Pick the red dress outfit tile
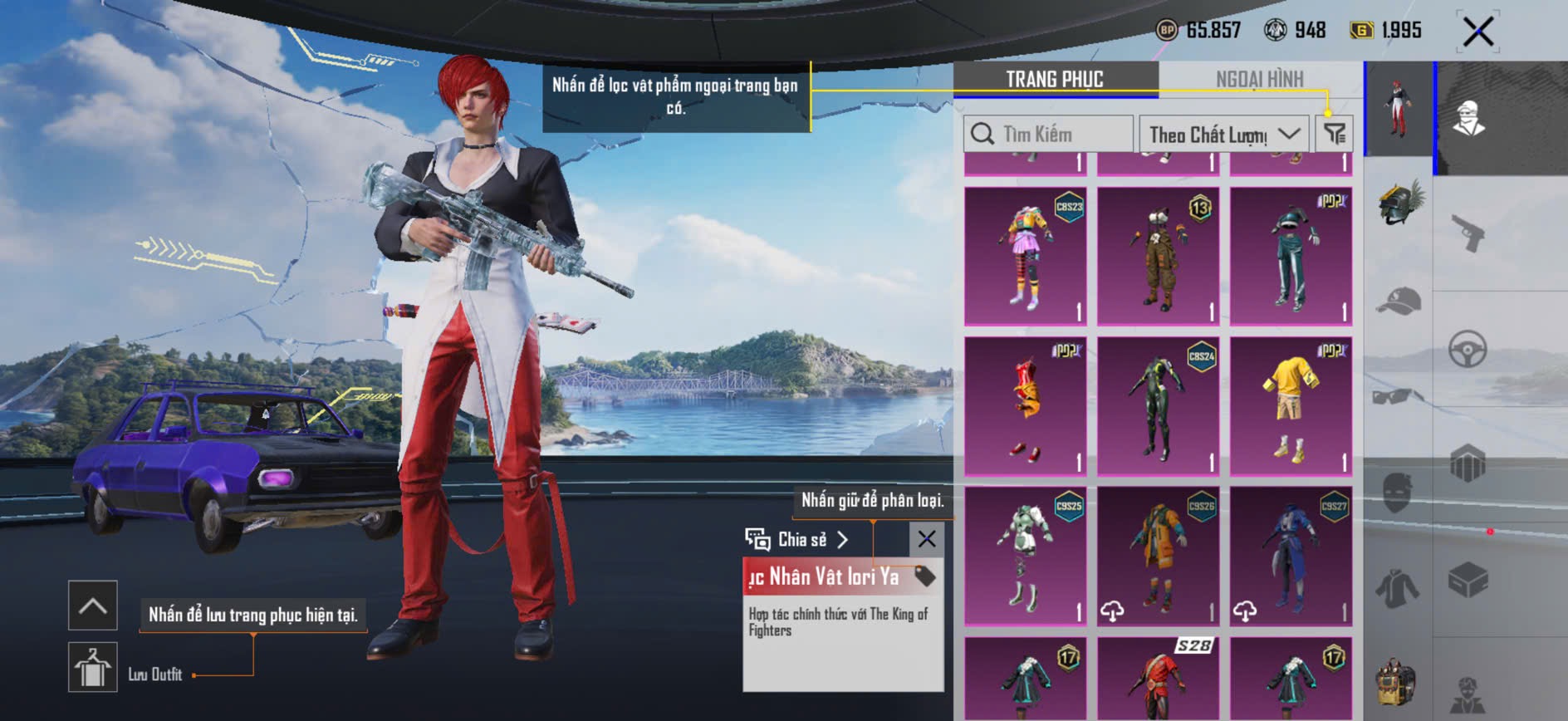Screen dimensions: 1568x721 point(1026,406)
